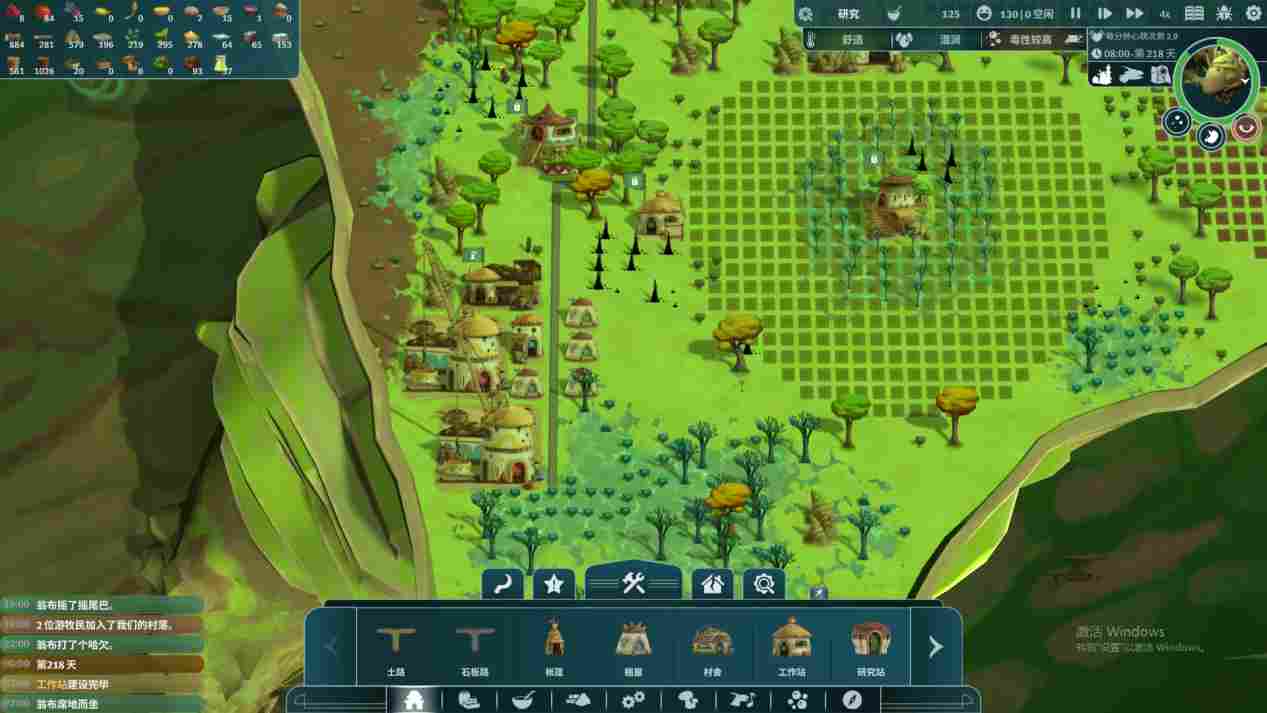Set game speed to fast forward
The width and height of the screenshot is (1267, 713).
(1134, 13)
